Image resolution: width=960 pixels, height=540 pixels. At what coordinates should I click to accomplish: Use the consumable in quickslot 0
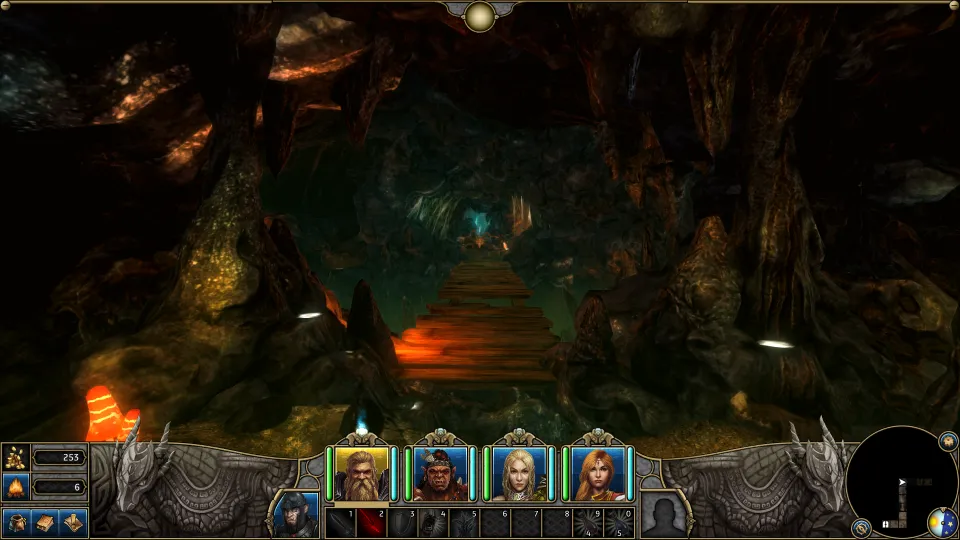point(618,523)
